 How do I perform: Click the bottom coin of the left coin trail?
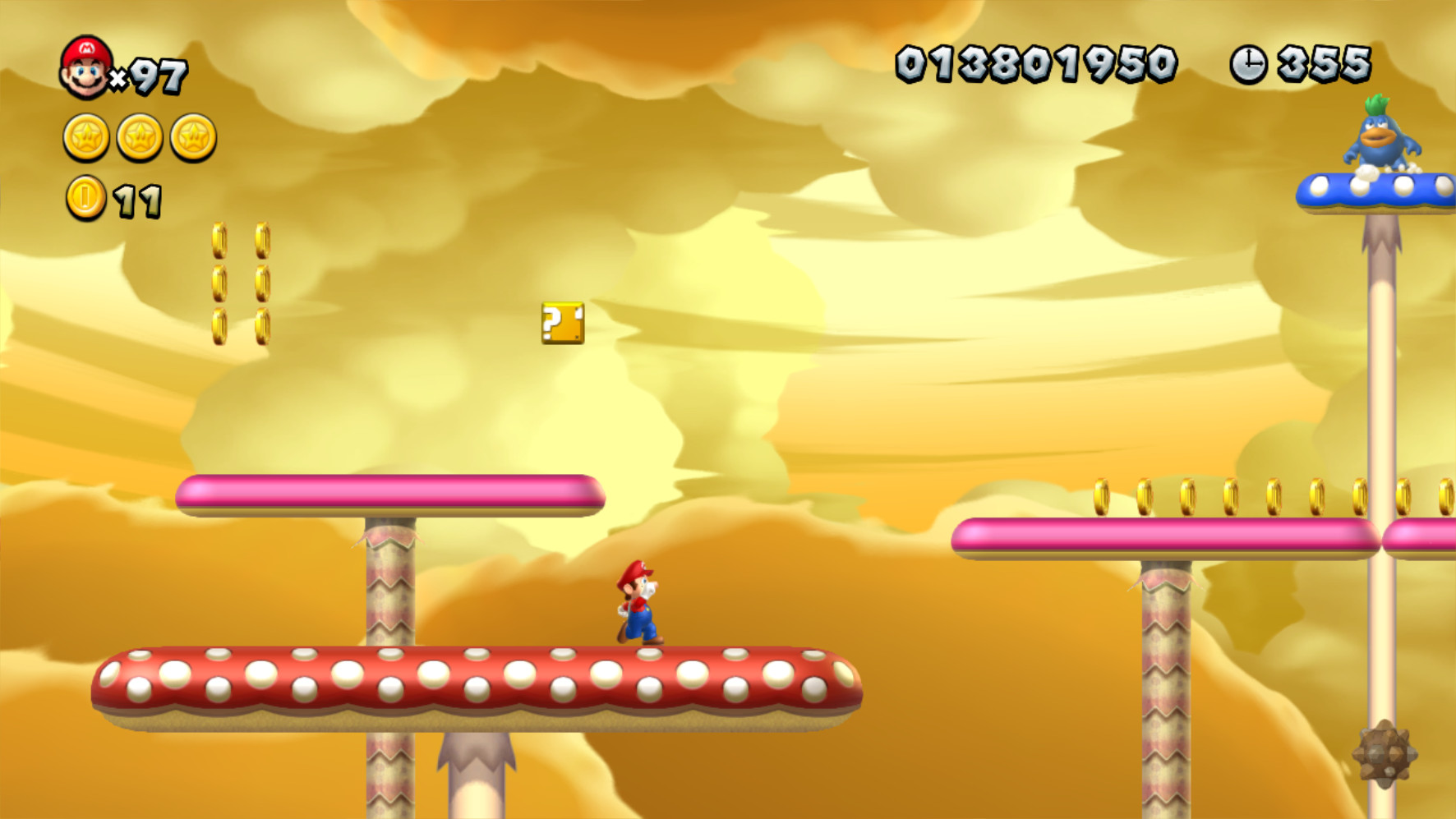pyautogui.click(x=219, y=326)
